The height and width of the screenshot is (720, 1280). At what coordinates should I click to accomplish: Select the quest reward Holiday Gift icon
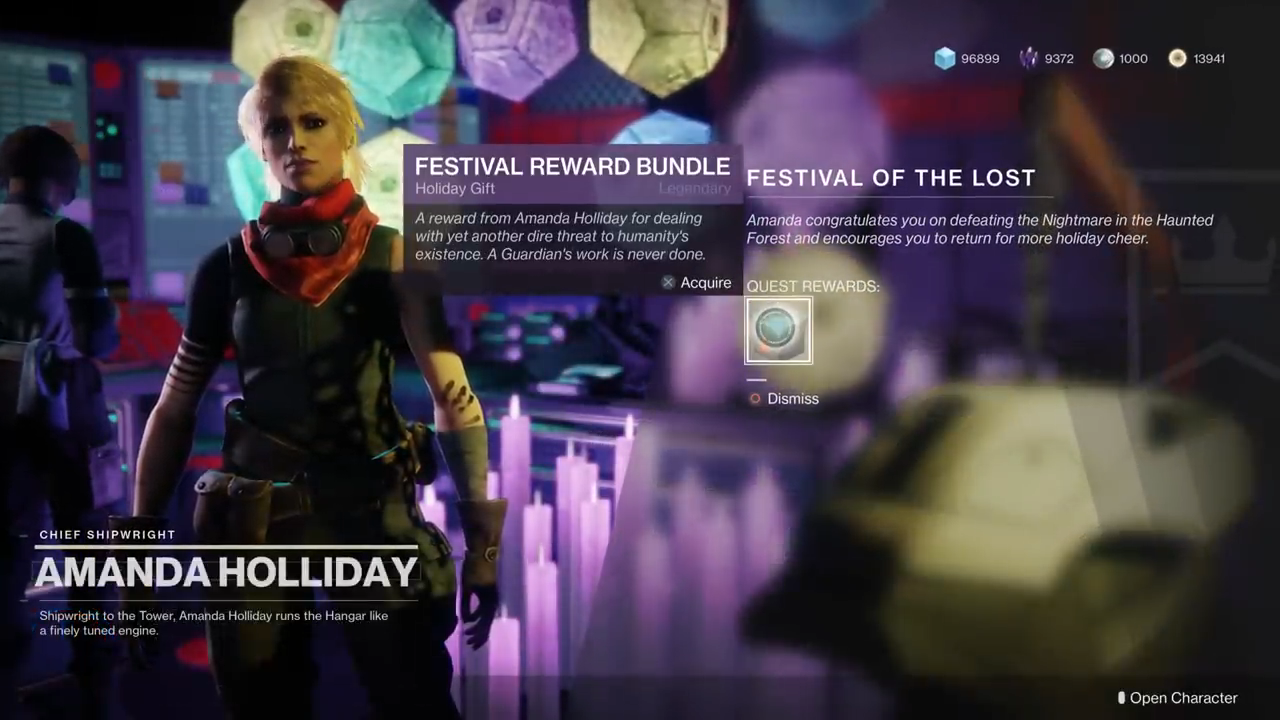coord(778,330)
